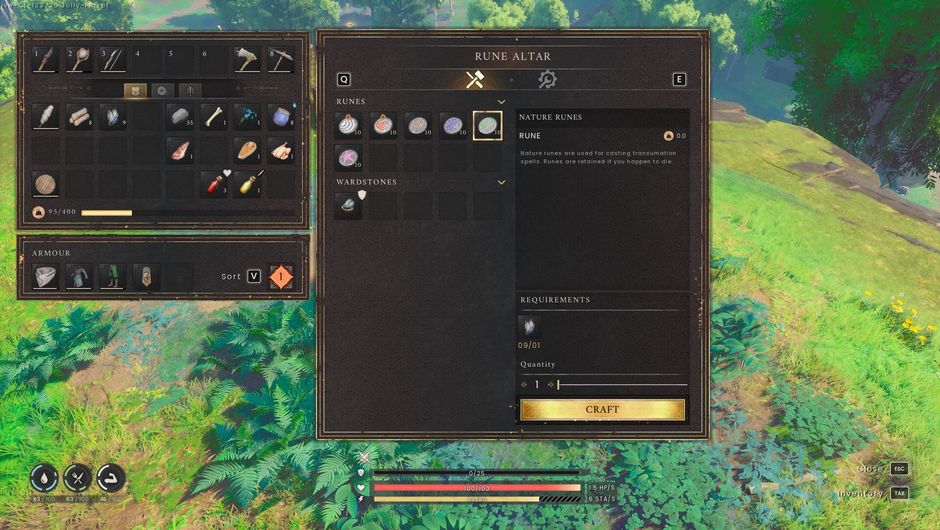Click the bone in the inventory
This screenshot has height=530, width=940.
(x=215, y=117)
